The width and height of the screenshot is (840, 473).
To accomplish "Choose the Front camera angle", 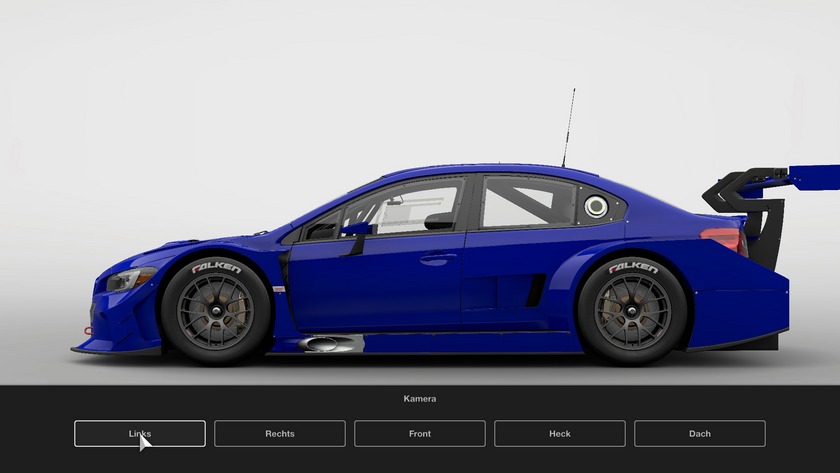I will pos(420,433).
